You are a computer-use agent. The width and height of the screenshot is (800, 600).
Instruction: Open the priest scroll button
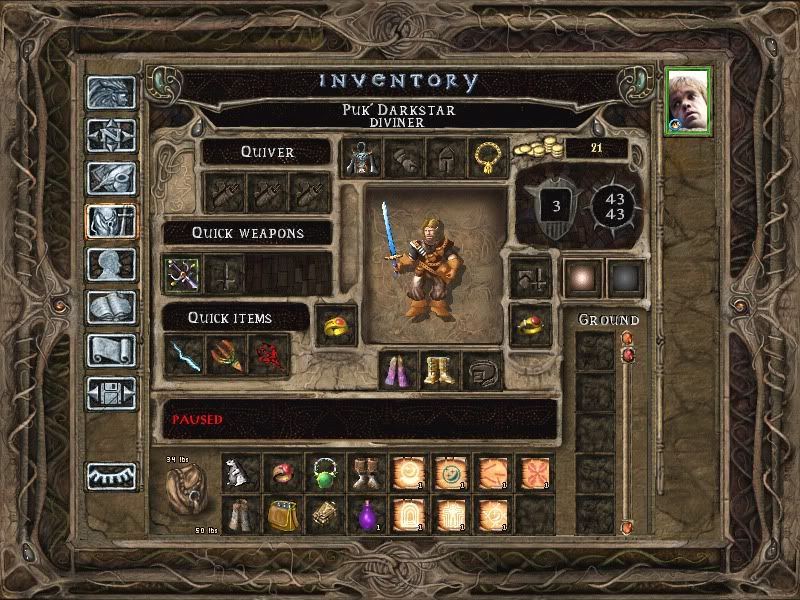(110, 350)
